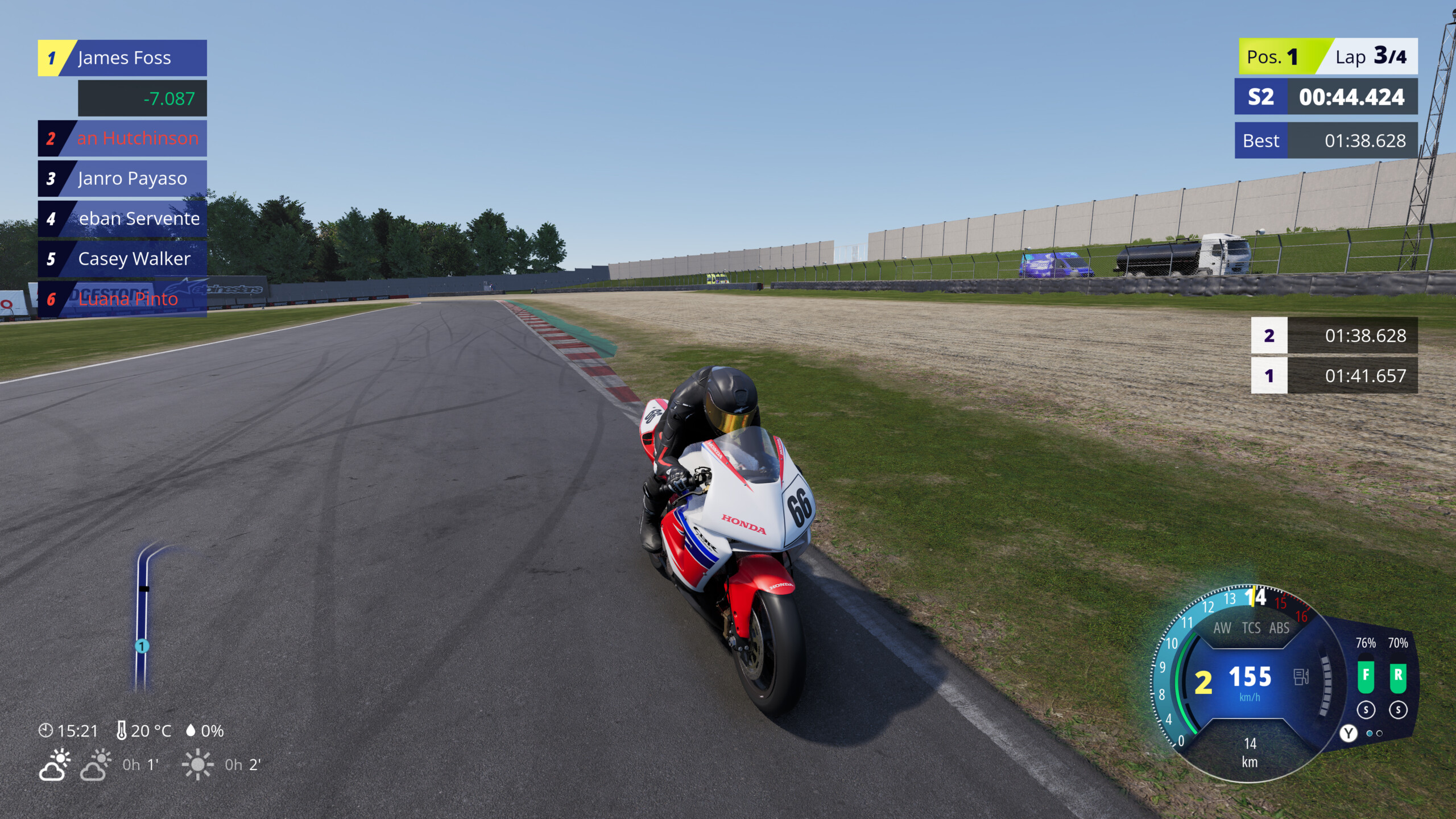Viewport: 1456px width, 819px height.
Task: Select the thermometer icon beside 20 °C
Action: [x=122, y=729]
